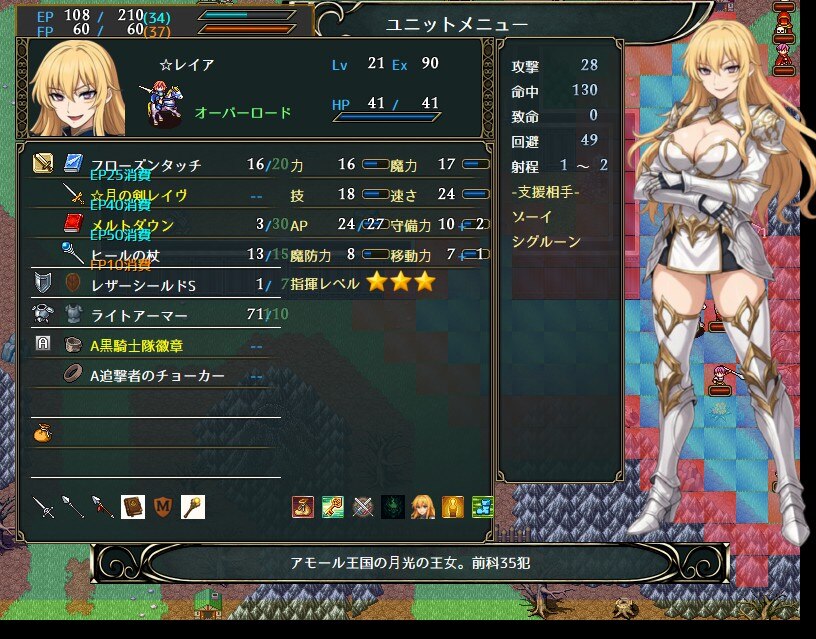
Task: Click the sword weapon-type icon
Action: [43, 507]
